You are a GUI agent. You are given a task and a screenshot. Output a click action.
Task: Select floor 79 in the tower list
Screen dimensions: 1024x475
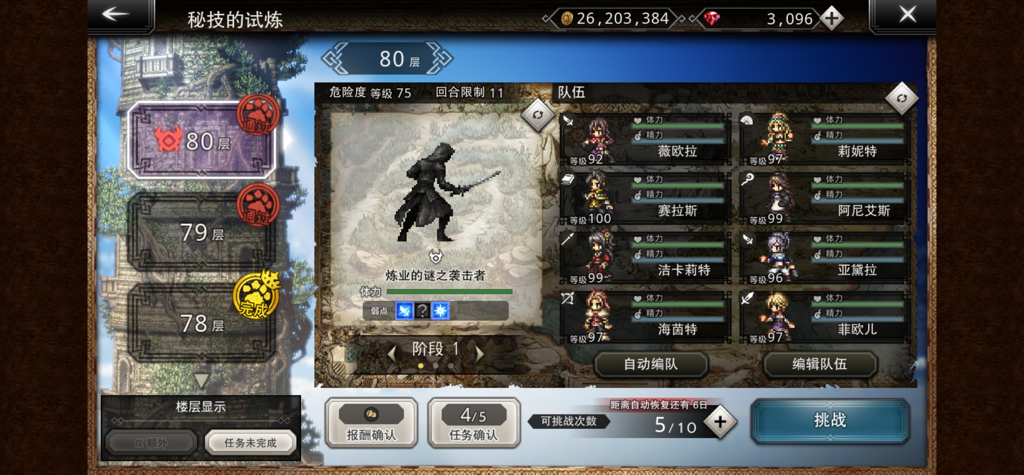click(x=200, y=232)
